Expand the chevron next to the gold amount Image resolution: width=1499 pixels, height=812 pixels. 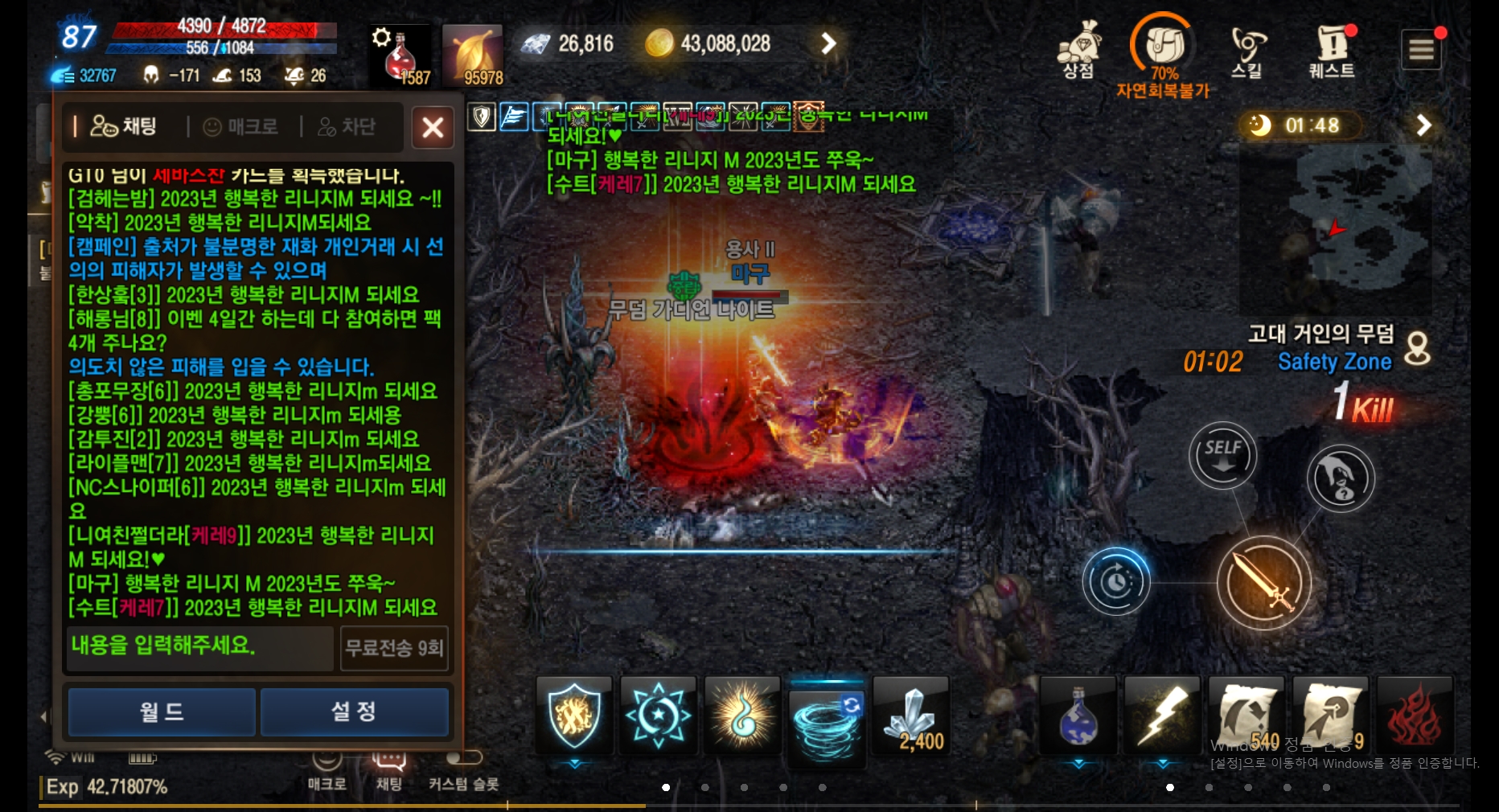click(828, 43)
